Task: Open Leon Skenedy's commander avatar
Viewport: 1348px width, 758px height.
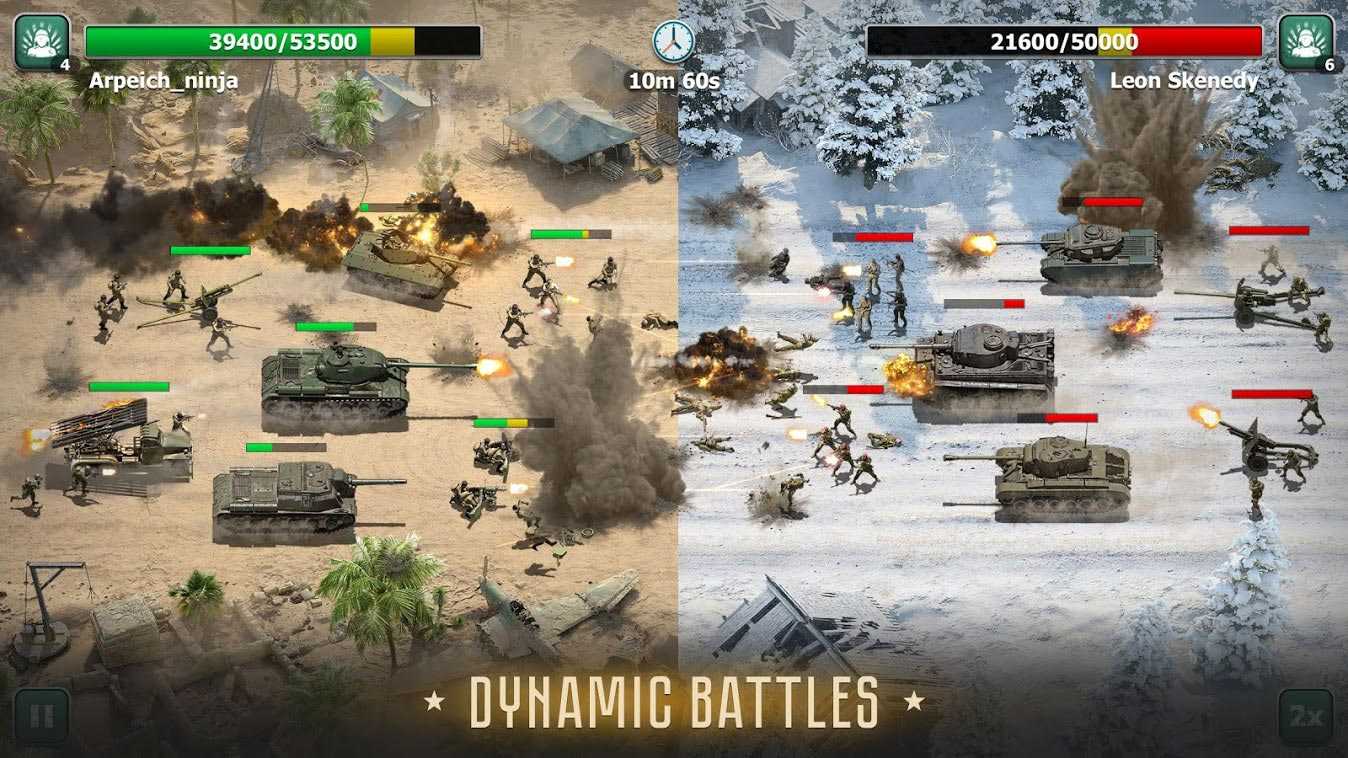Action: (x=1306, y=41)
